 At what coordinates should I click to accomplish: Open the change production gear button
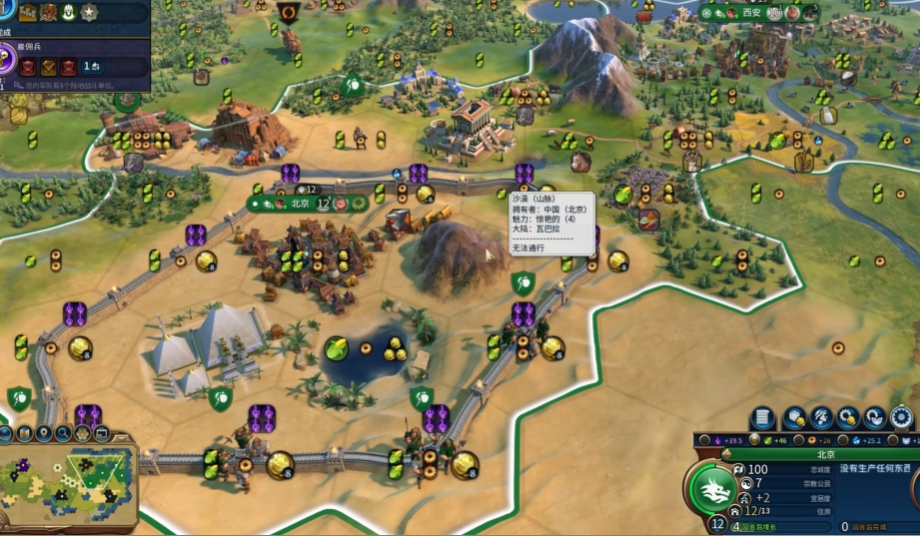point(902,417)
